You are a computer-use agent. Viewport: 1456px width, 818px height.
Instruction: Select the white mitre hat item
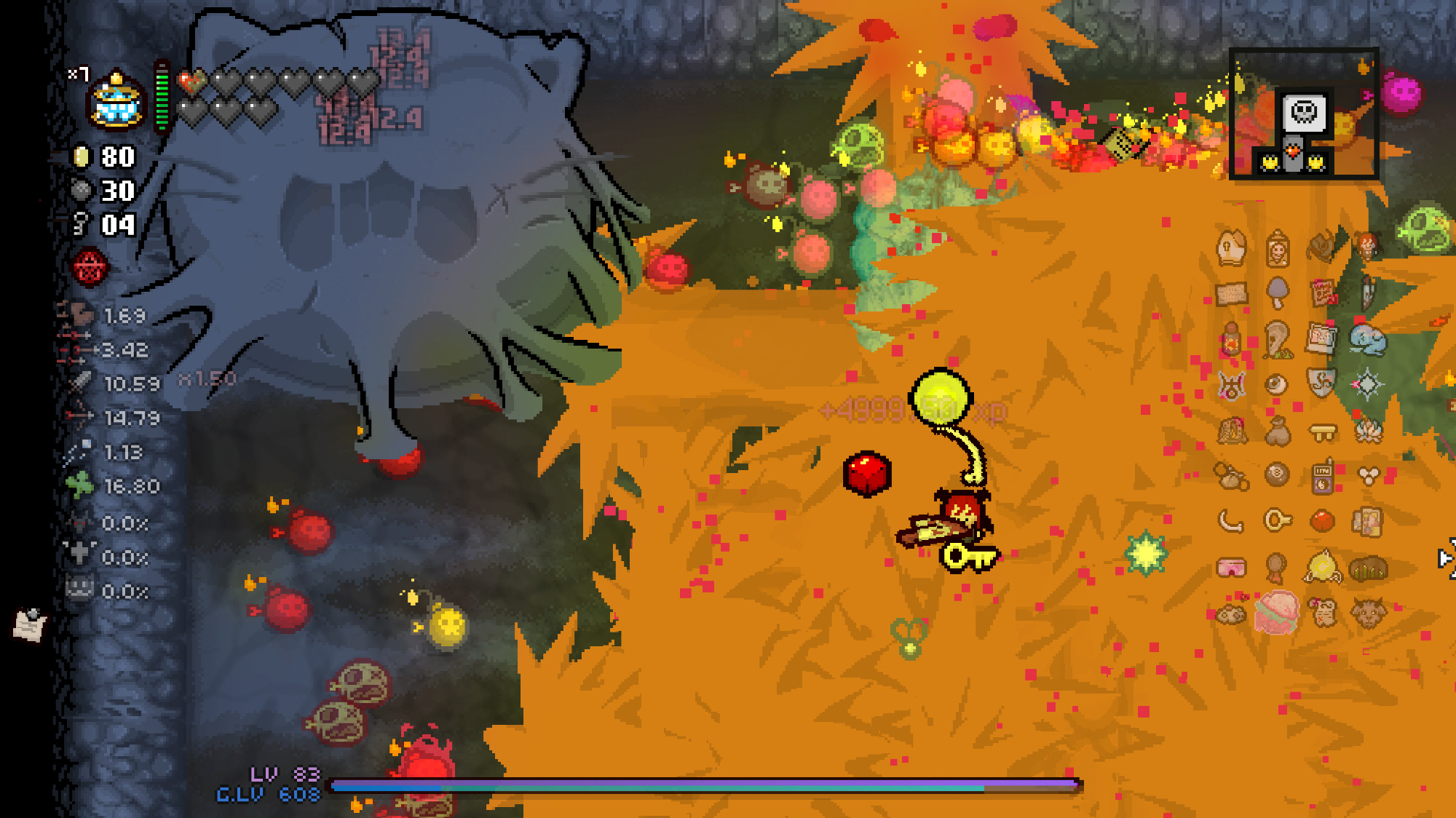[x=1231, y=248]
